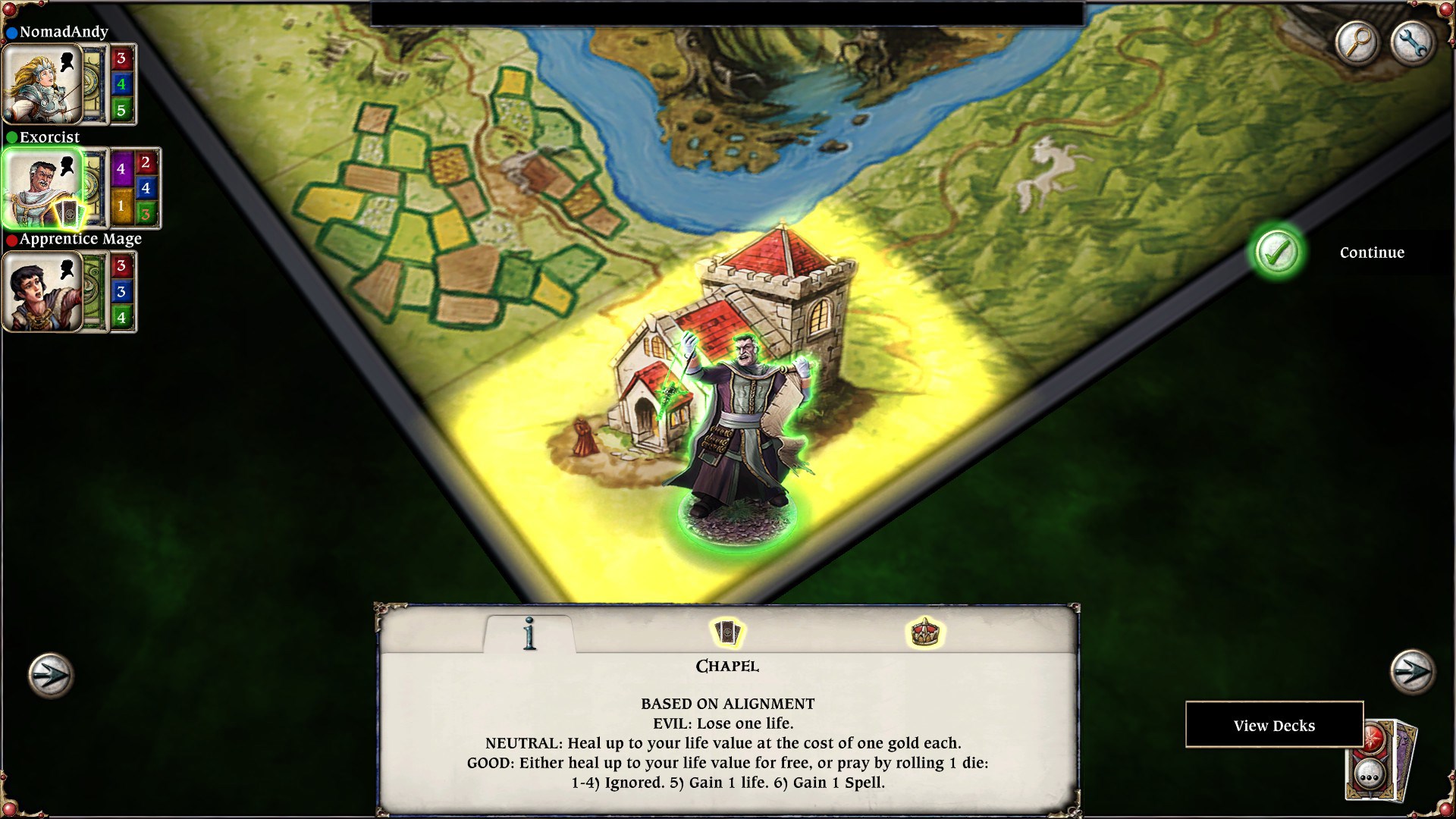Select the Apprentice Mage's portrait

tap(42, 292)
